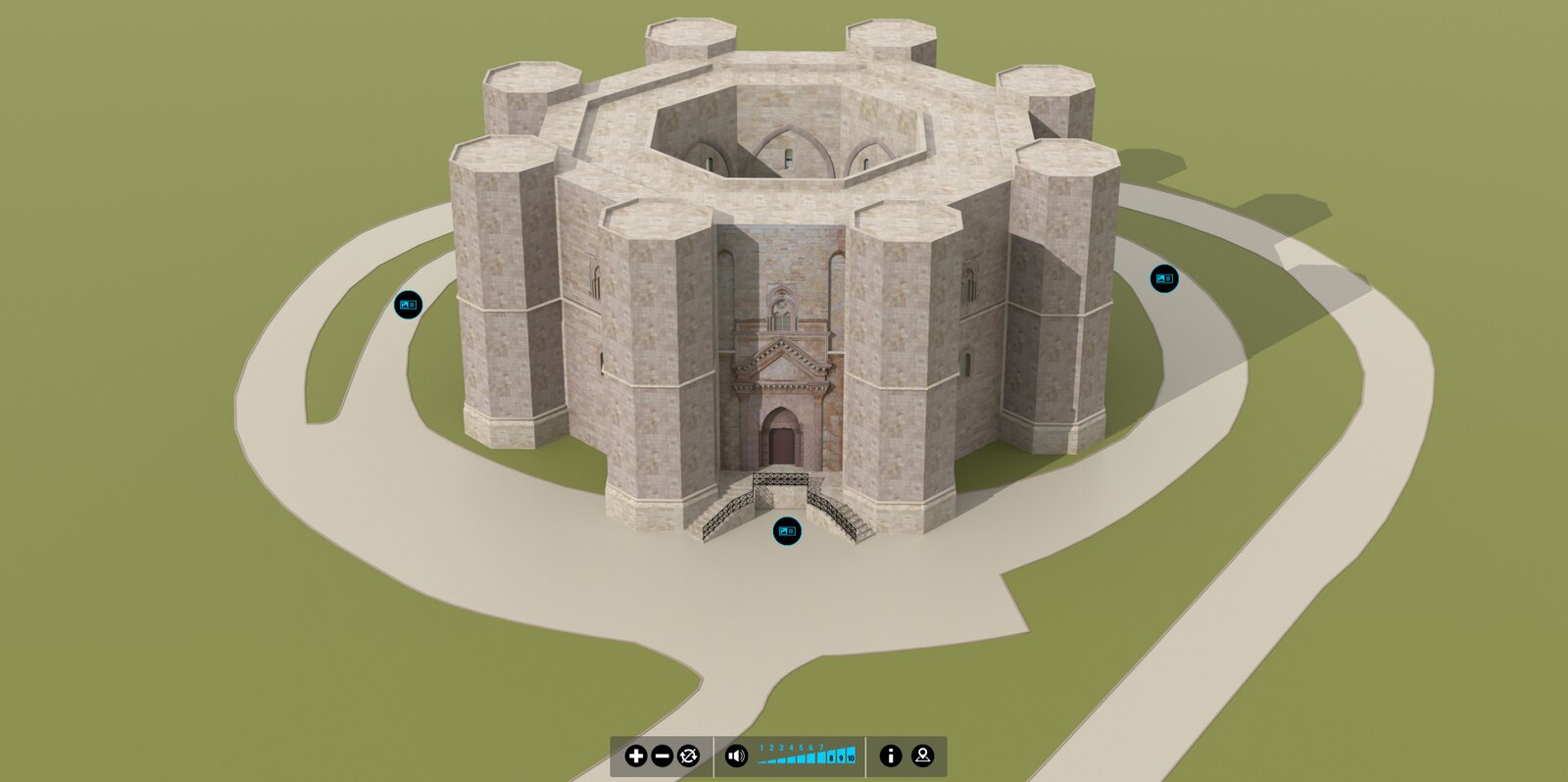Toggle the auto-rotation icon

(689, 756)
